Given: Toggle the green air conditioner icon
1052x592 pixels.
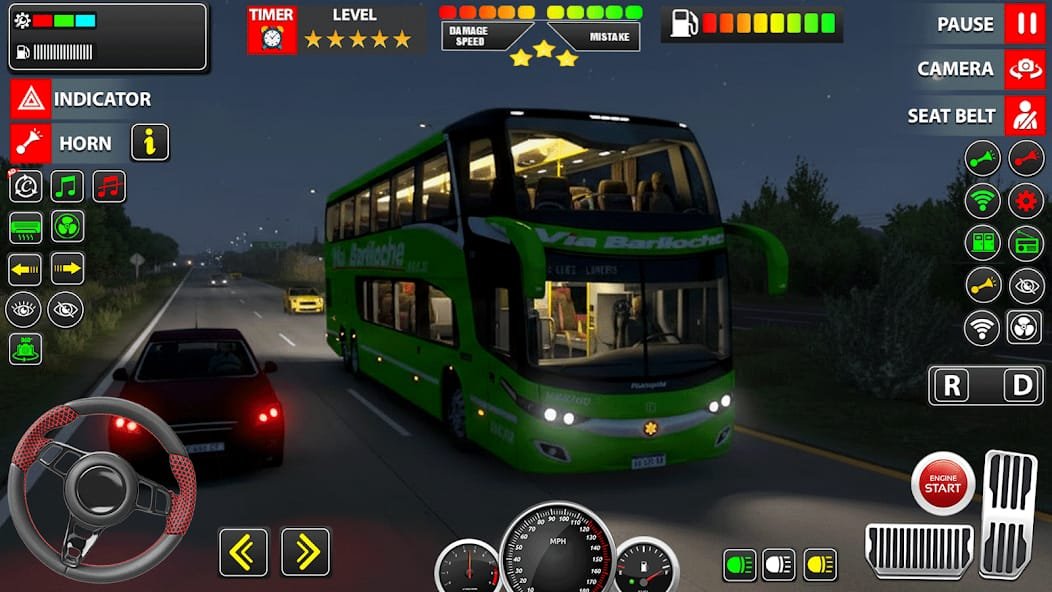Looking at the screenshot, I should (x=25, y=227).
